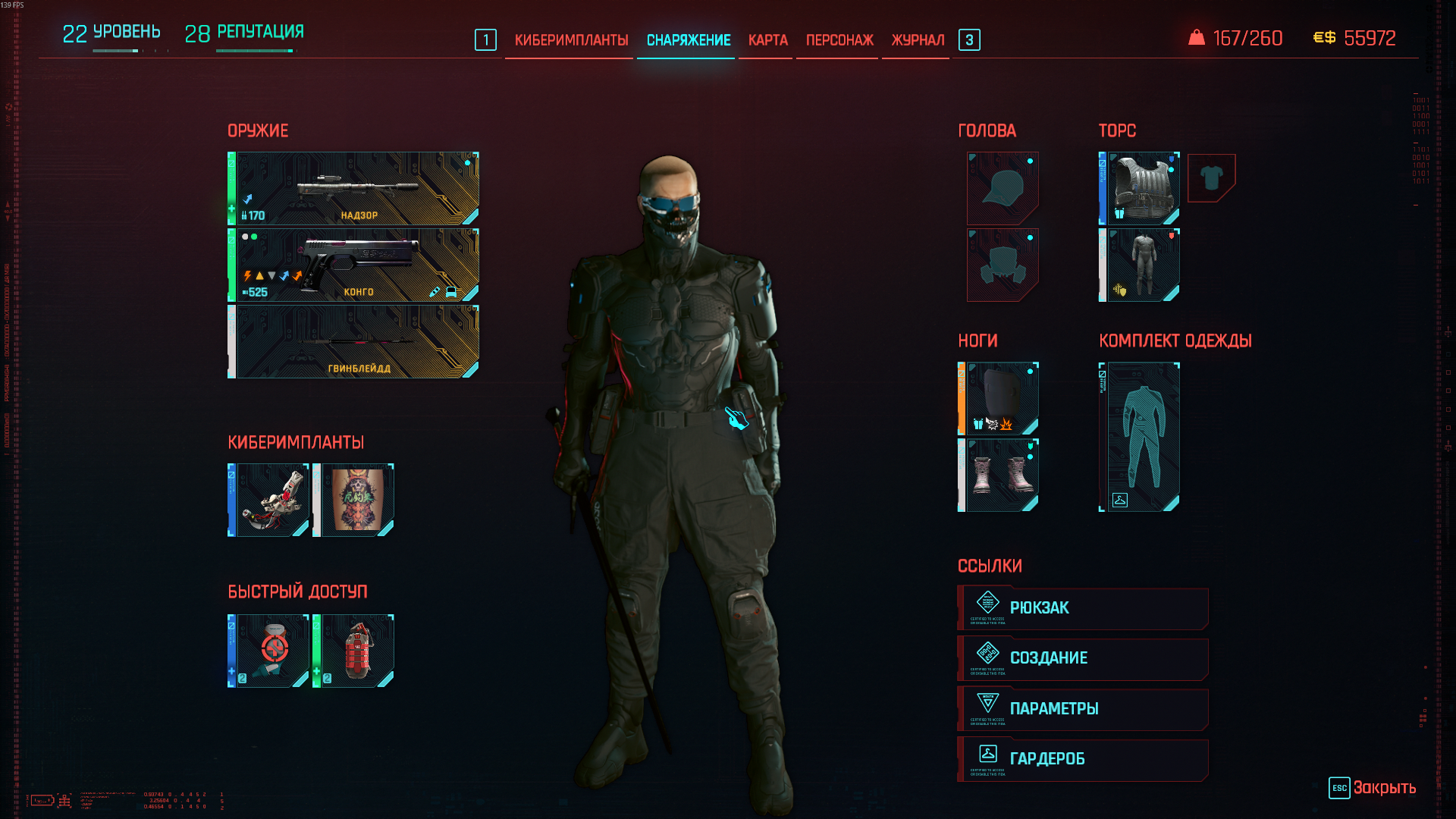
Task: Select the boots slot
Action: coord(999,475)
